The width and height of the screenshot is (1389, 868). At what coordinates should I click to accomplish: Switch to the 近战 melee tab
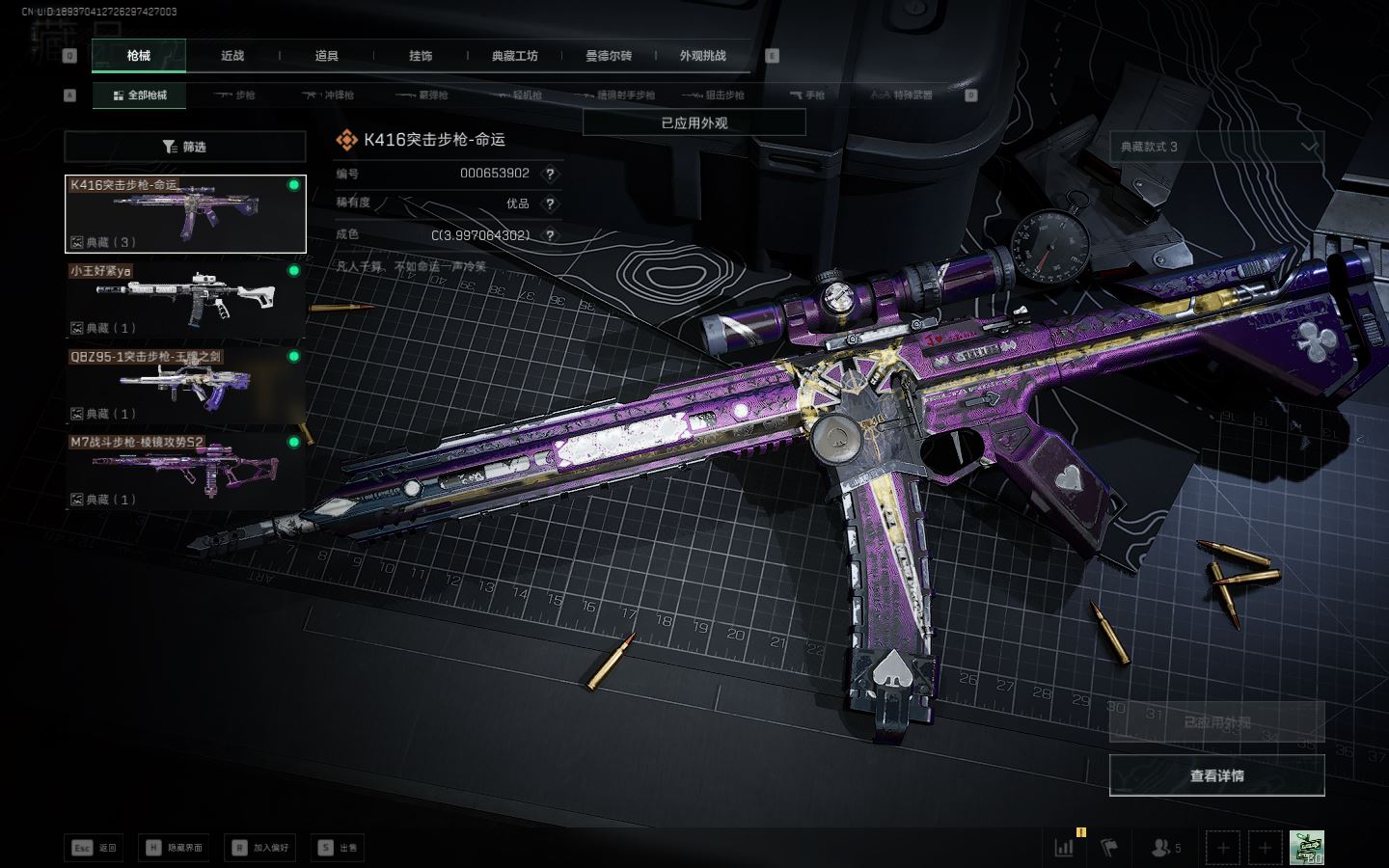[x=232, y=56]
